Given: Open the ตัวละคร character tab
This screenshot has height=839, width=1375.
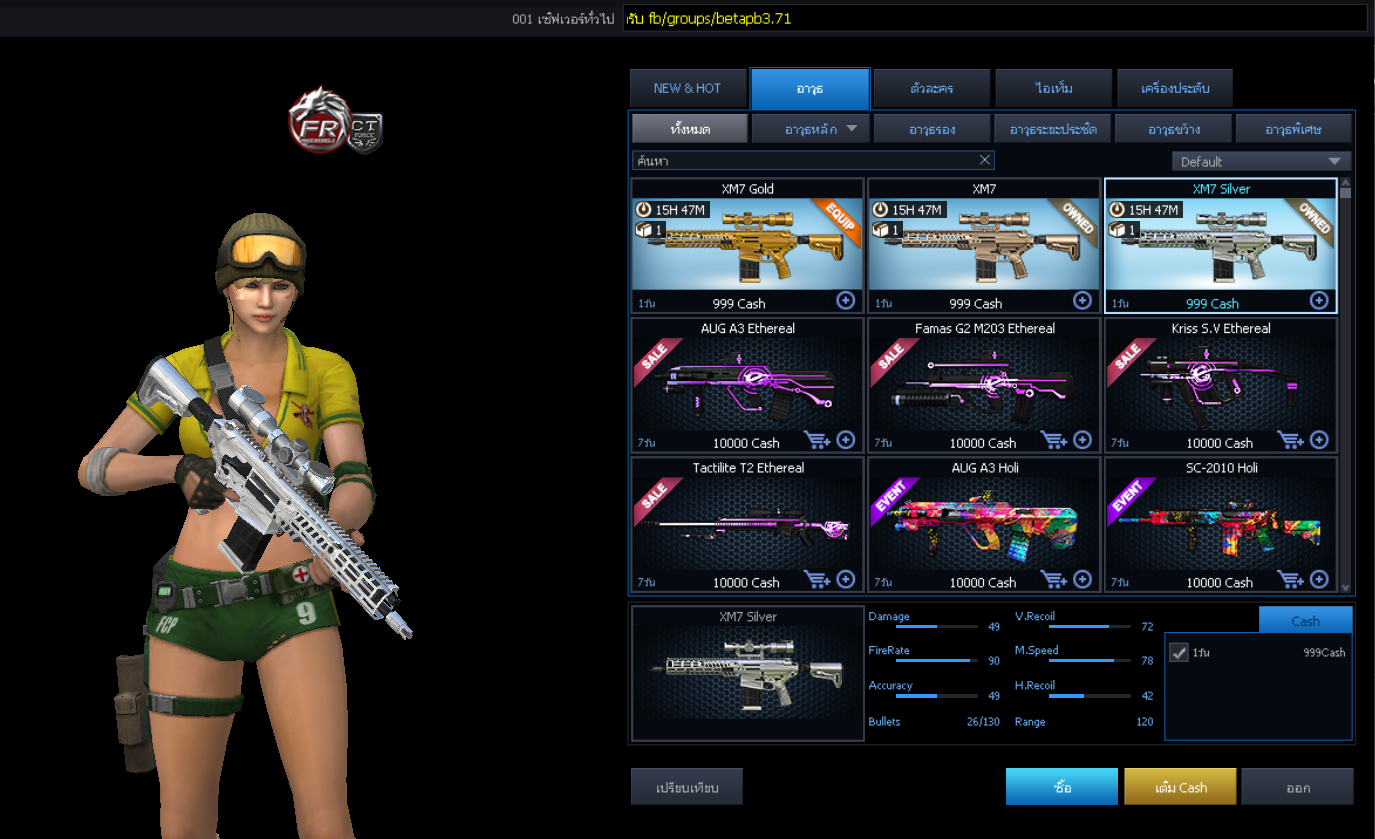Looking at the screenshot, I should click(x=932, y=88).
